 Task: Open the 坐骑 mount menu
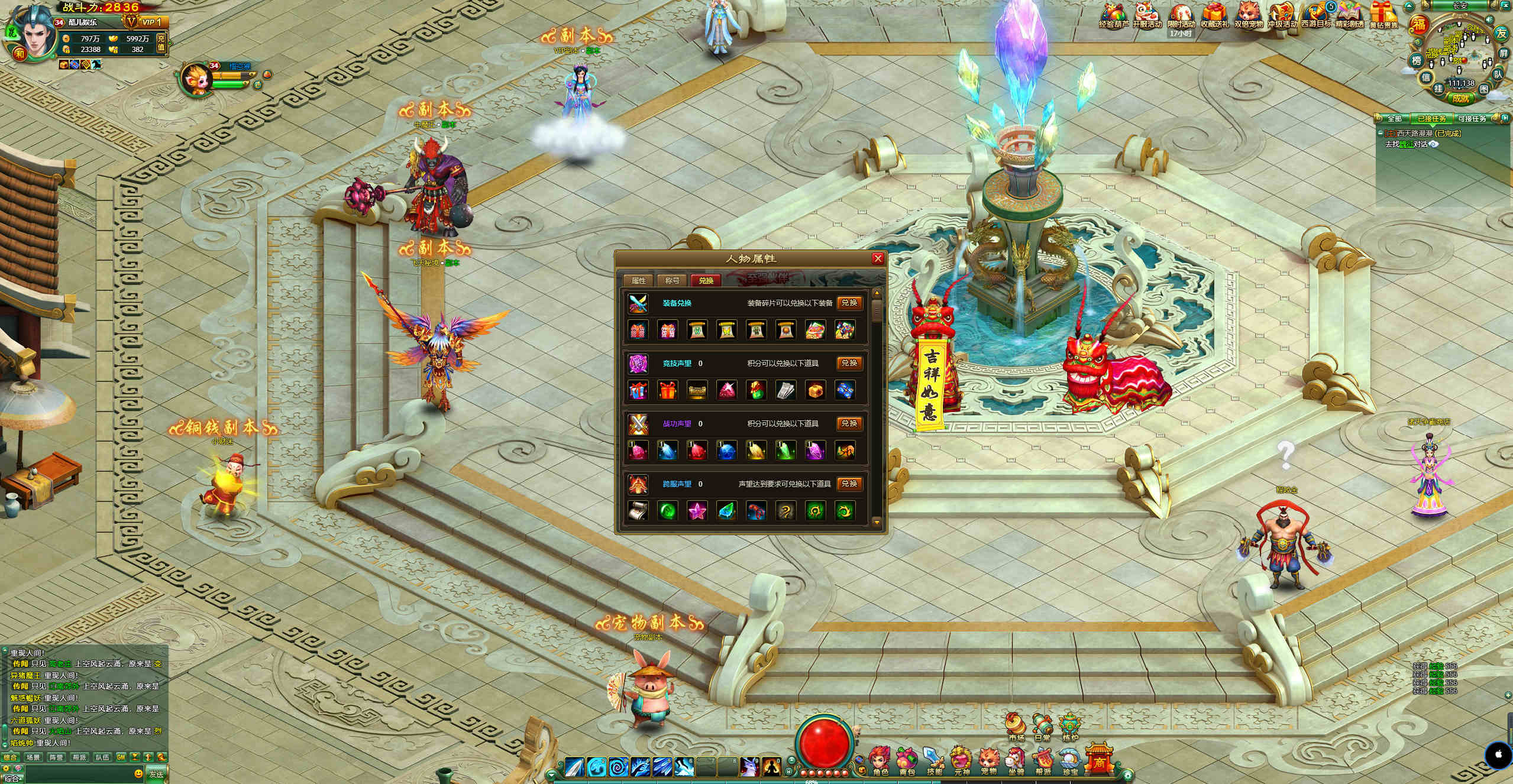point(1016,762)
